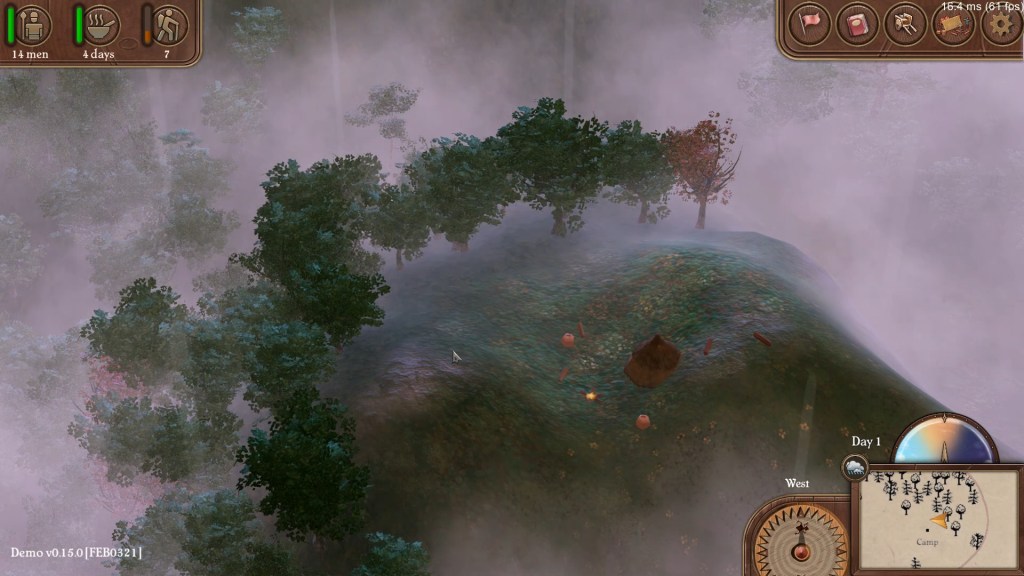This screenshot has width=1024, height=576.
Task: Click the rain cloud weather icon
Action: click(854, 467)
